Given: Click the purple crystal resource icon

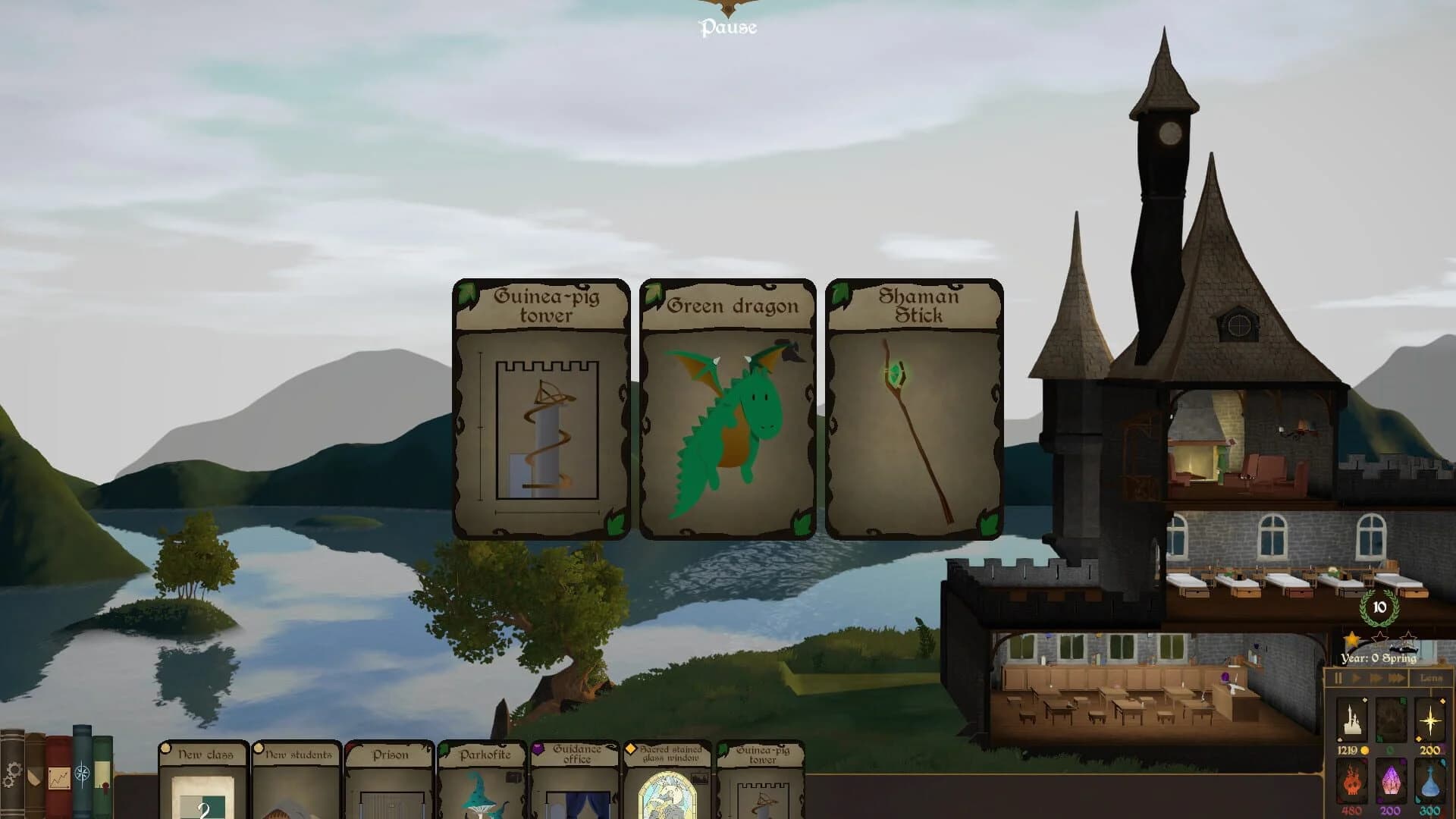Looking at the screenshot, I should click(x=1391, y=783).
